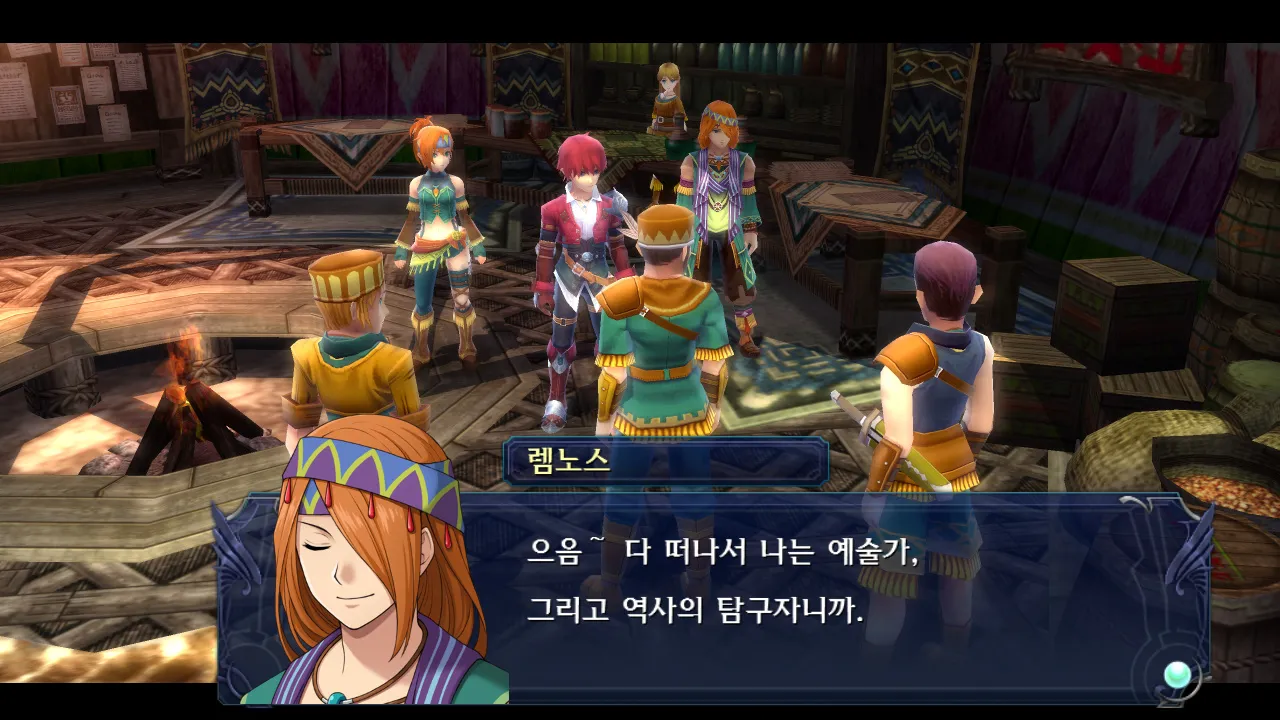
Task: Click the glowing green continue orb
Action: [x=1176, y=674]
